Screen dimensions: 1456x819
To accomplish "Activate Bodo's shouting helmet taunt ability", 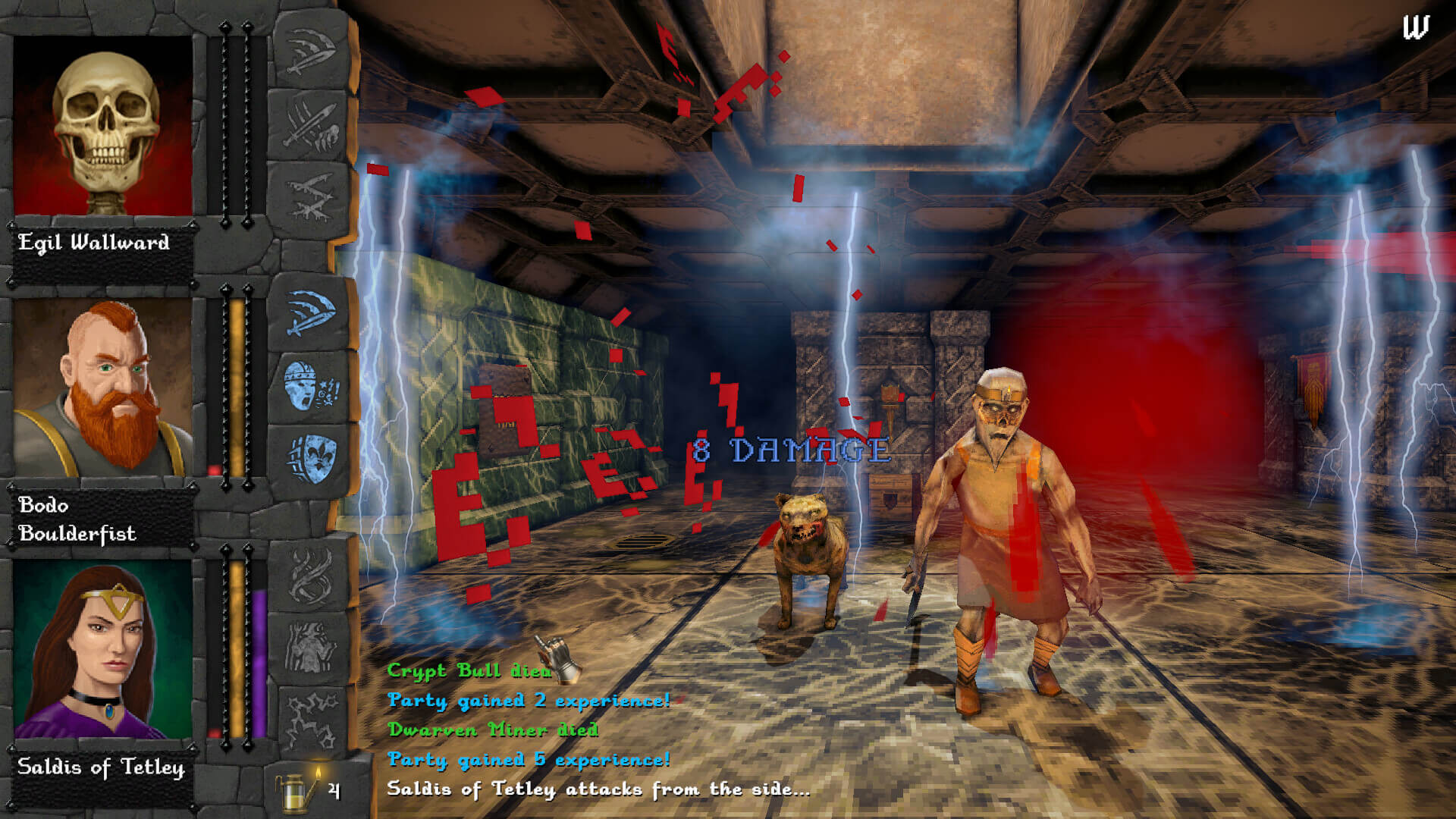I will 310,386.
